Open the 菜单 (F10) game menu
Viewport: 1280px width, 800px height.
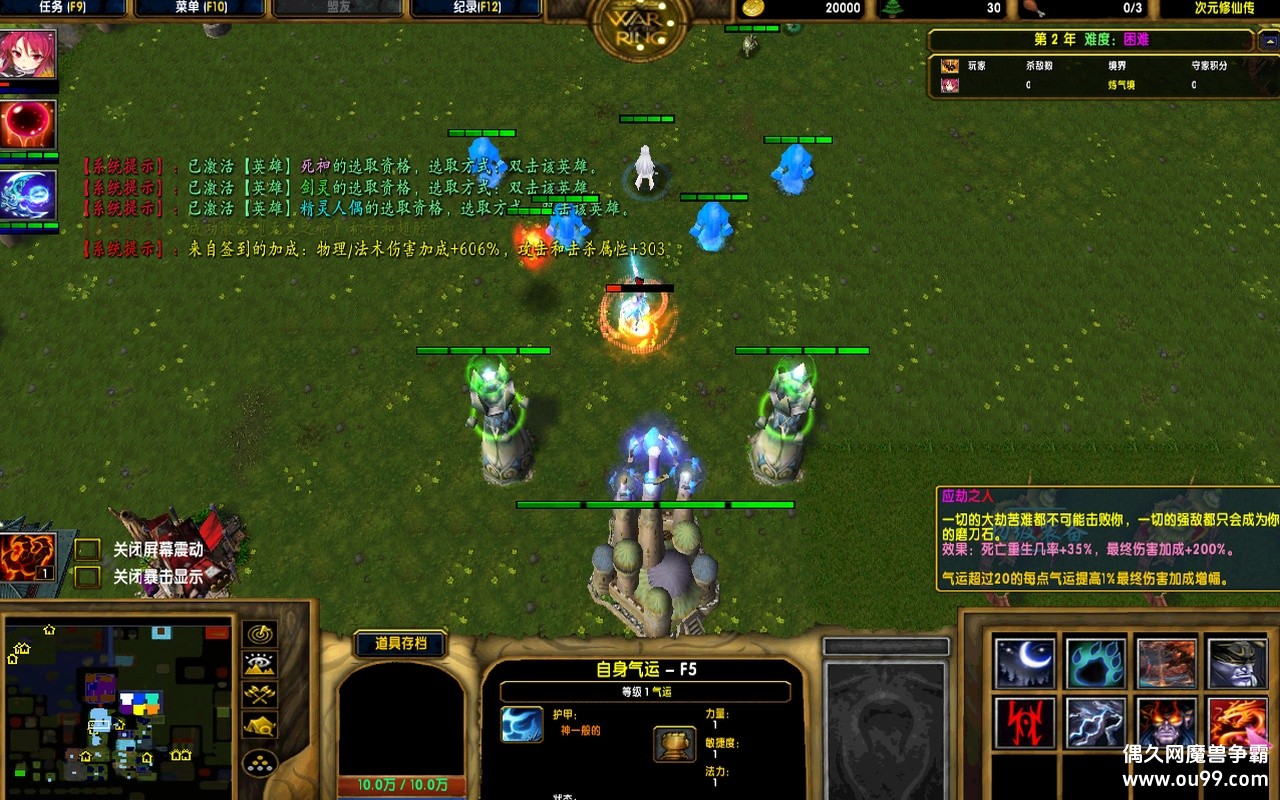pos(200,8)
